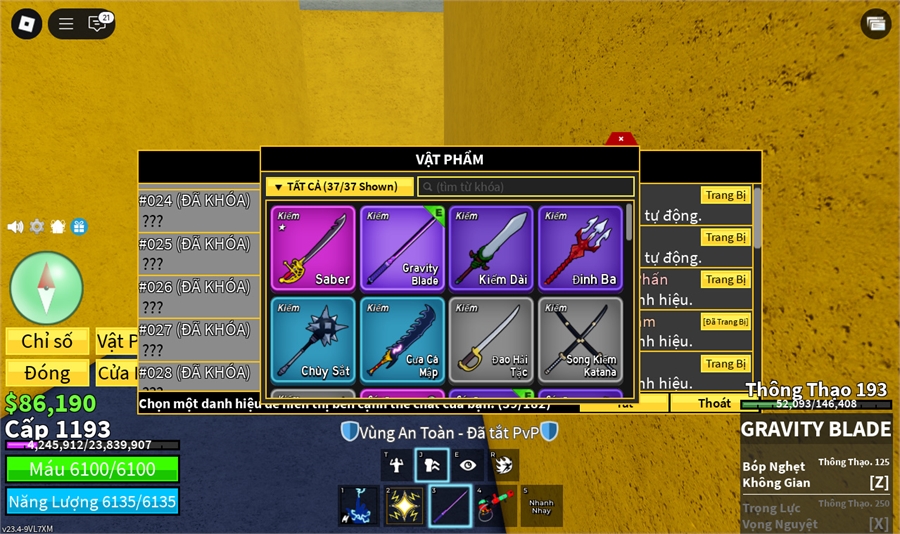Close the Vật Phẩm inventory window
Viewport: 900px width, 534px height.
click(x=621, y=139)
